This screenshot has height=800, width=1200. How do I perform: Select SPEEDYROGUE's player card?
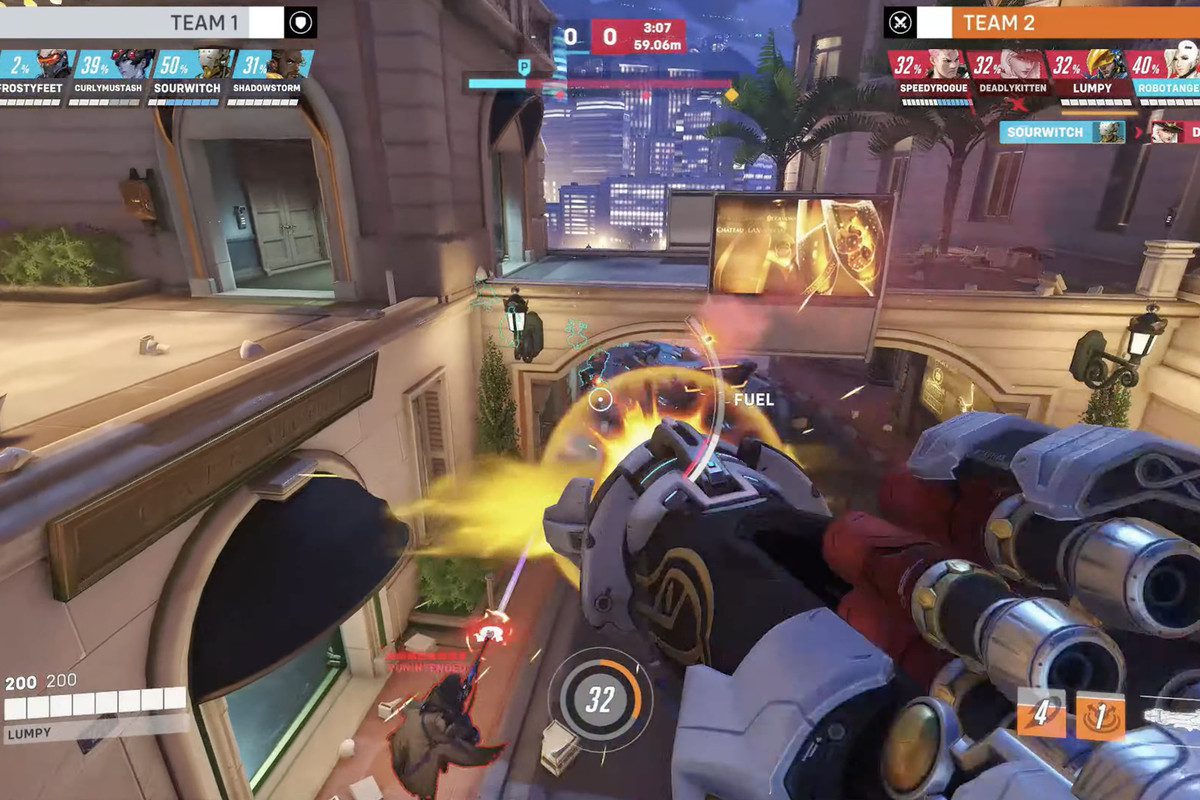pos(925,64)
